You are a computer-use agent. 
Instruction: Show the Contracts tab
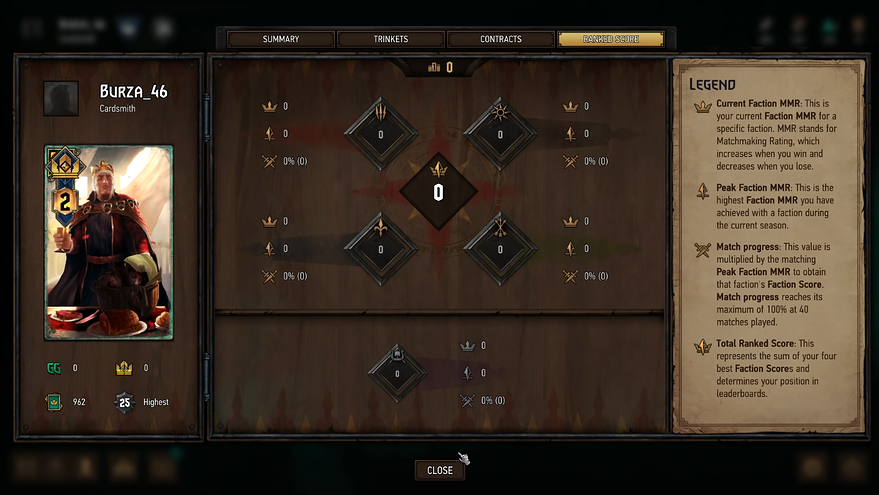point(500,39)
